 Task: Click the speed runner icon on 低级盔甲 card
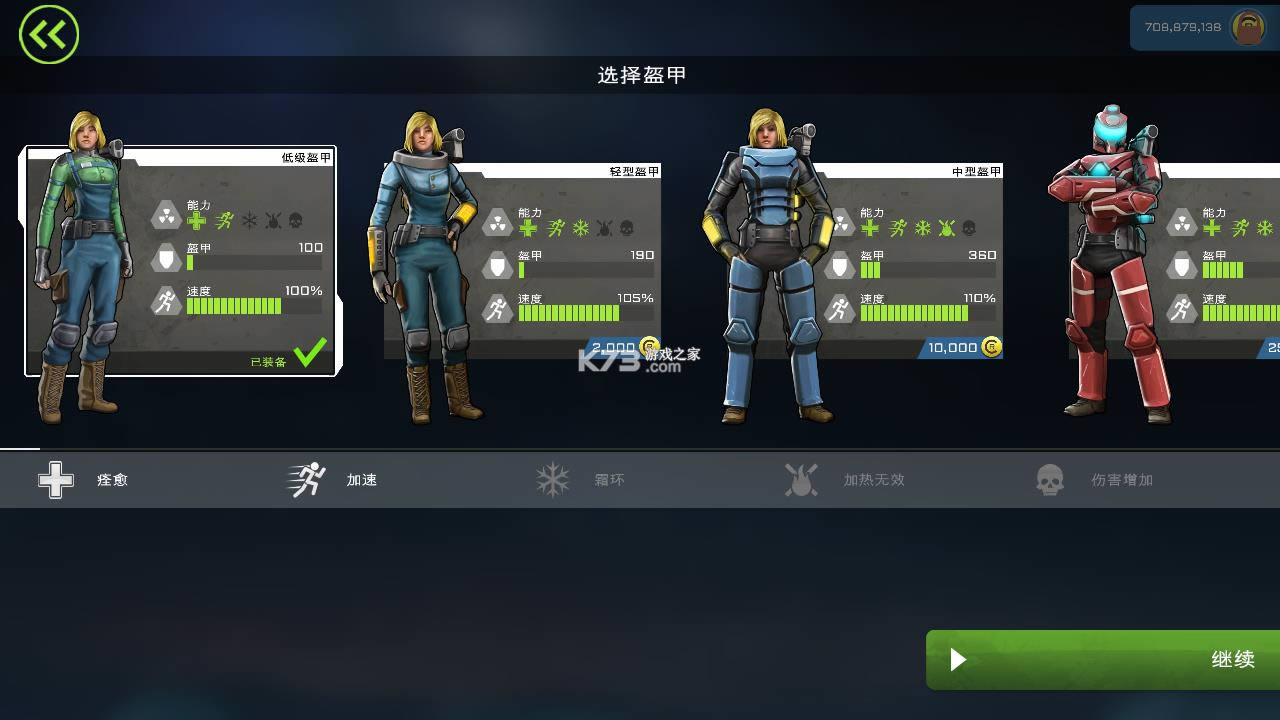point(167,301)
